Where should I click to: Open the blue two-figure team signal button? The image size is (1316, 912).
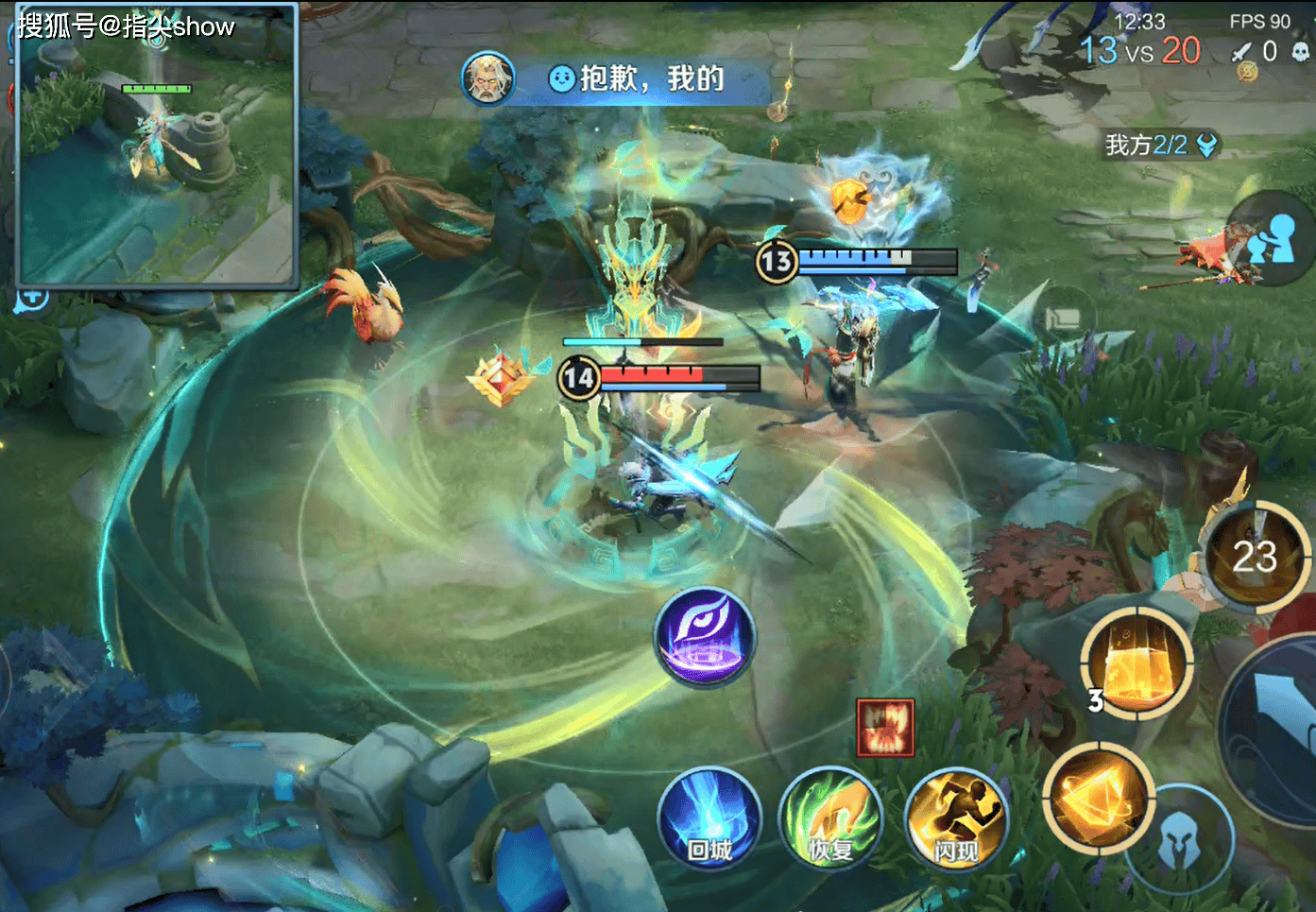pos(1272,238)
